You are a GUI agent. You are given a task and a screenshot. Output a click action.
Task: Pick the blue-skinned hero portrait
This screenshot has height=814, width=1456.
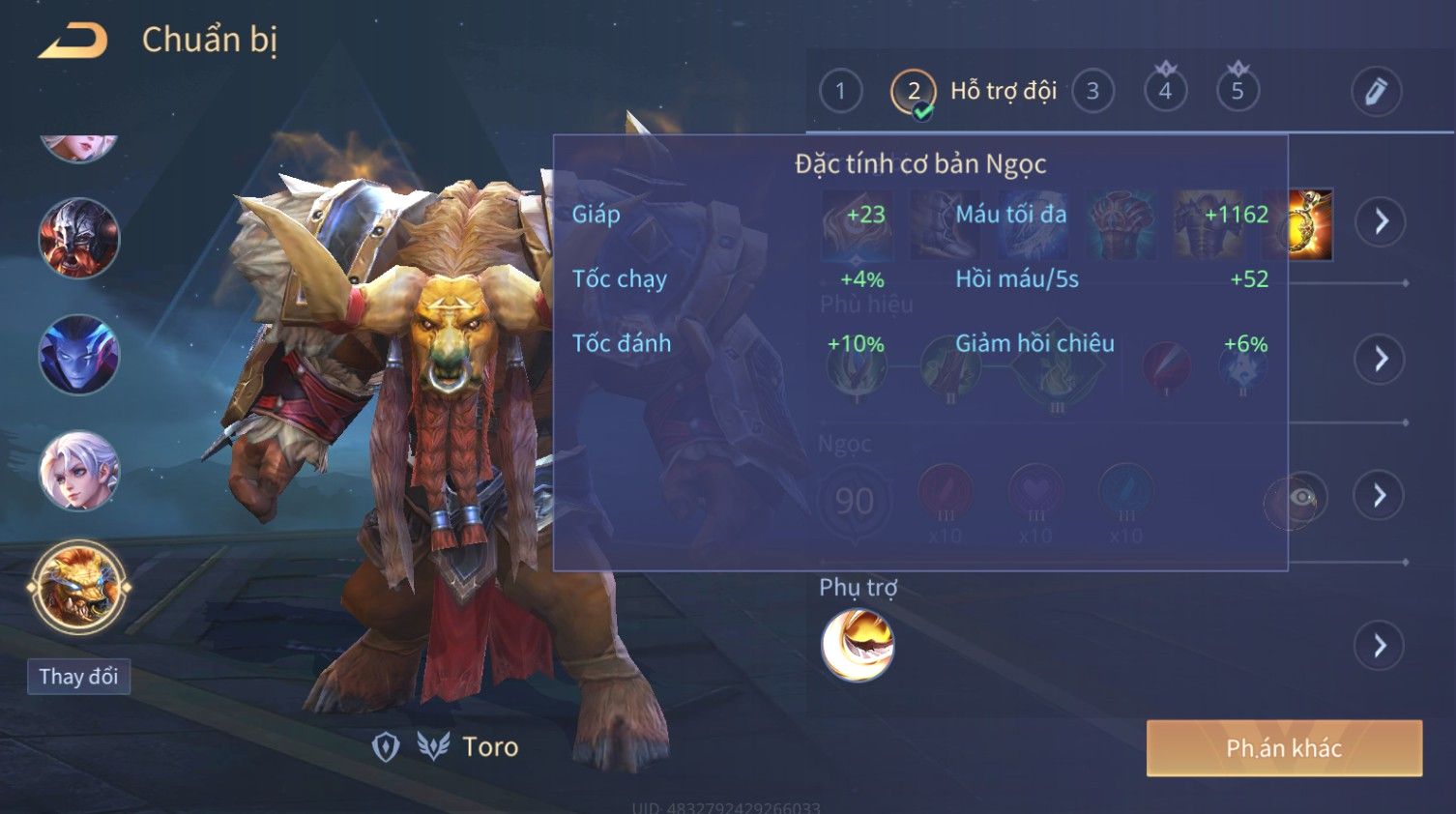click(79, 355)
